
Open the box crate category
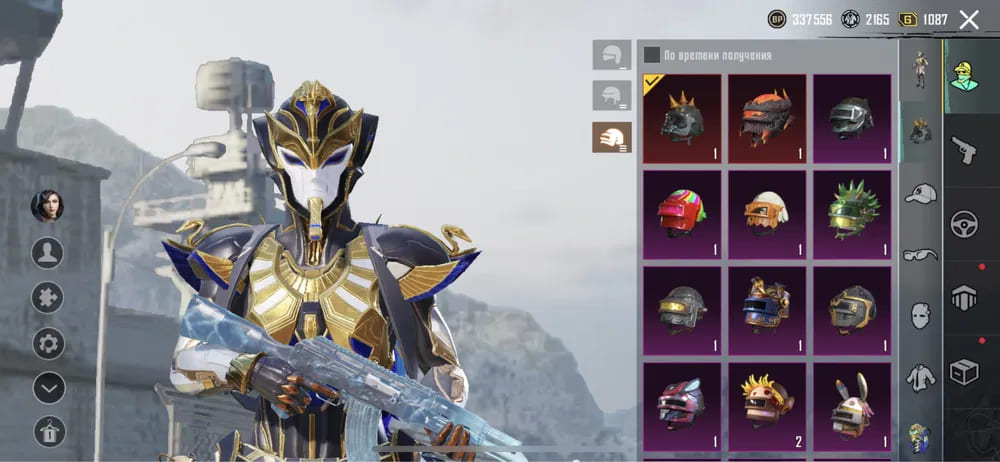click(964, 372)
